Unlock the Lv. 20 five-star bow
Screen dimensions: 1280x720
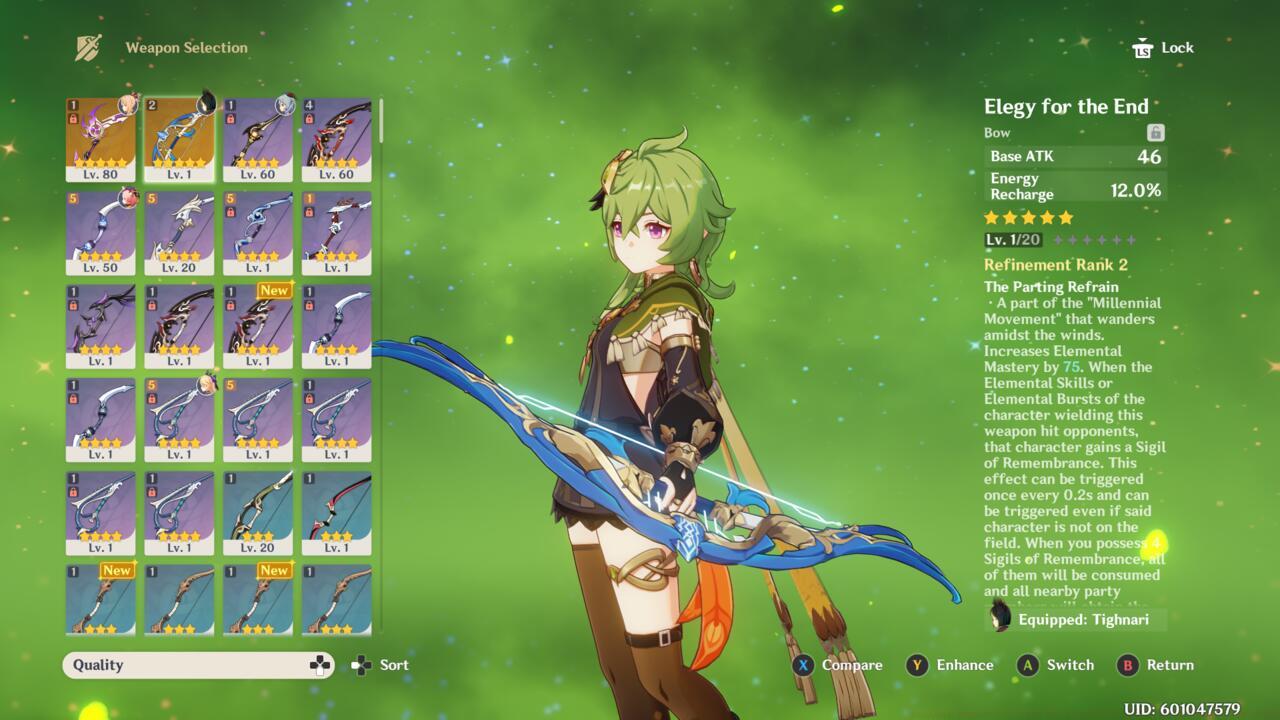[x=153, y=213]
